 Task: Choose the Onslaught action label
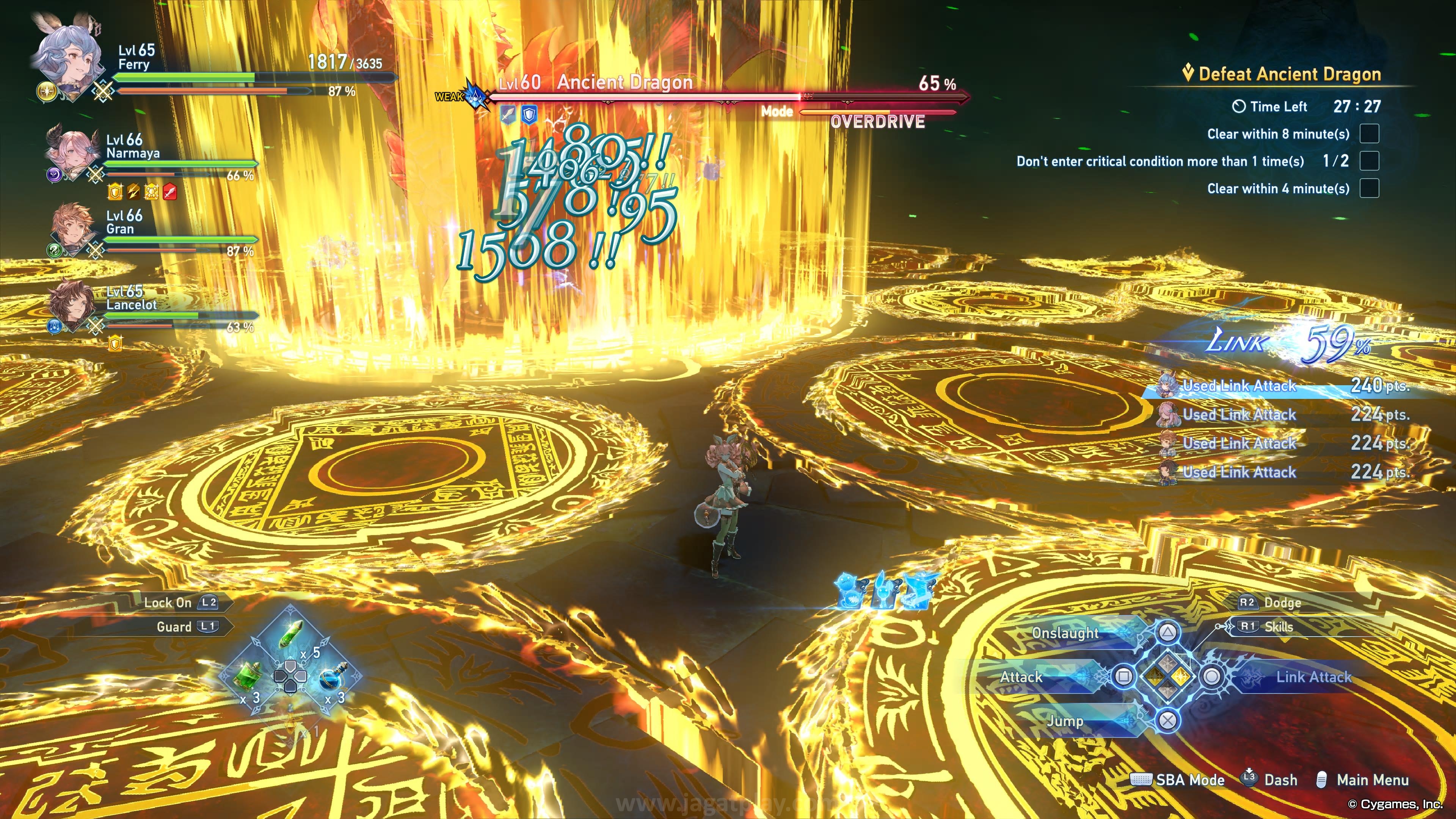[1065, 633]
